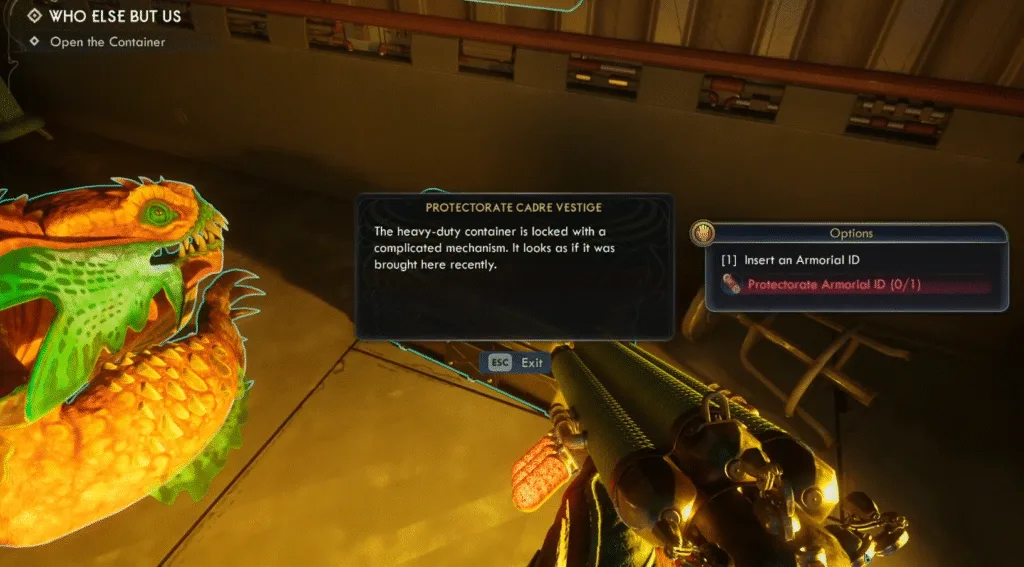
Task: Exit the container interaction dialog
Action: [516, 362]
